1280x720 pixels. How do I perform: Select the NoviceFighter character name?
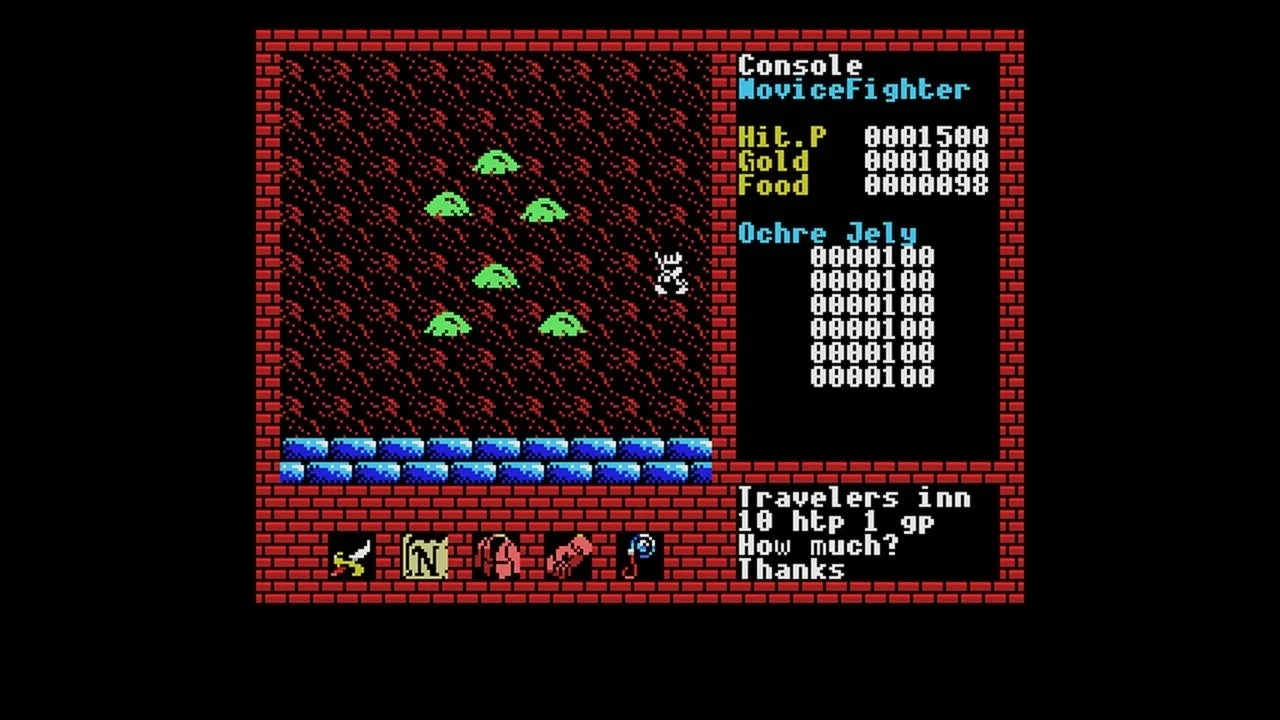coord(852,90)
